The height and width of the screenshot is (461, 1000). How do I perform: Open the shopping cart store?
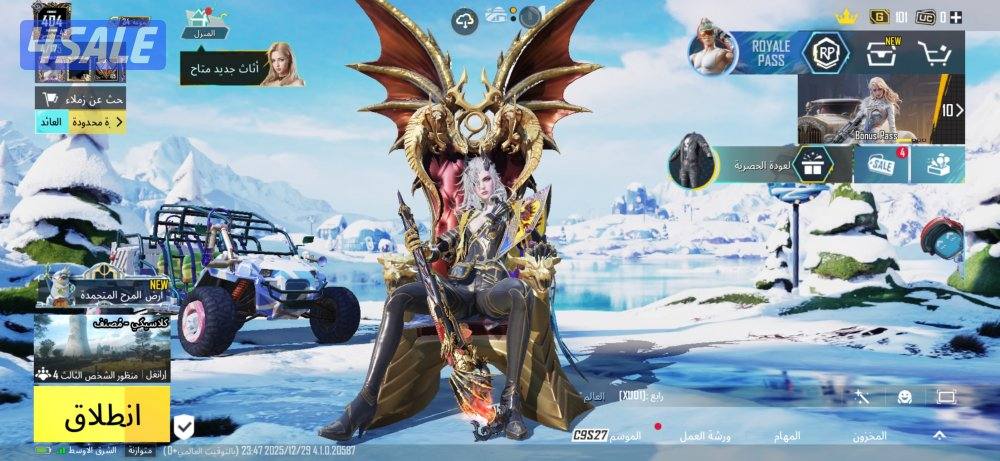(935, 54)
